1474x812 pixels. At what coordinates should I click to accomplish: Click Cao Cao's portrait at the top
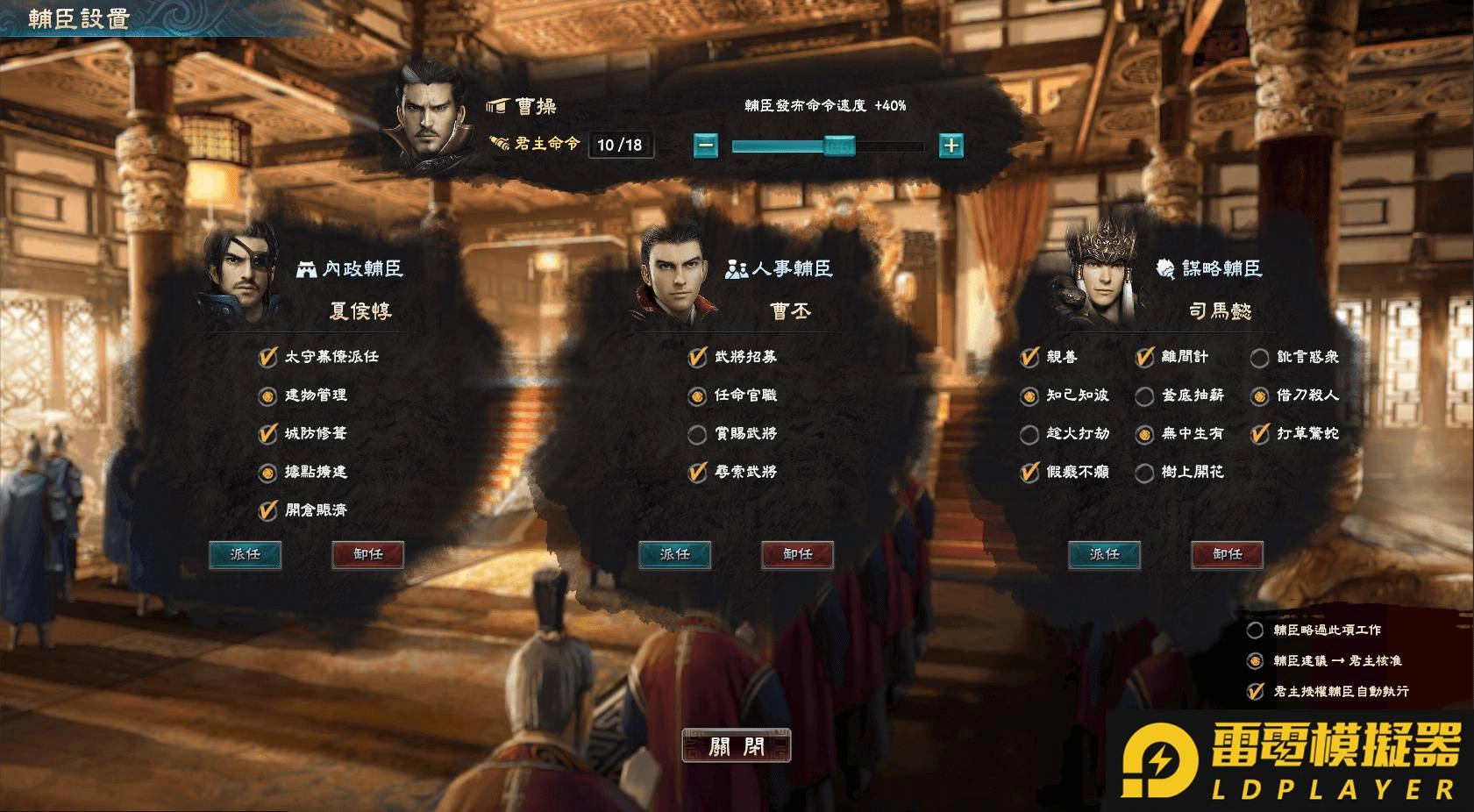click(x=429, y=114)
